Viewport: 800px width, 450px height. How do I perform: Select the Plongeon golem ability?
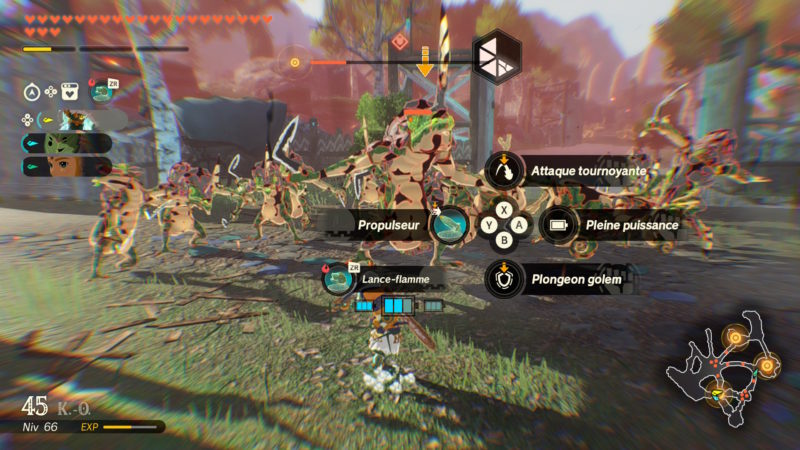click(505, 279)
